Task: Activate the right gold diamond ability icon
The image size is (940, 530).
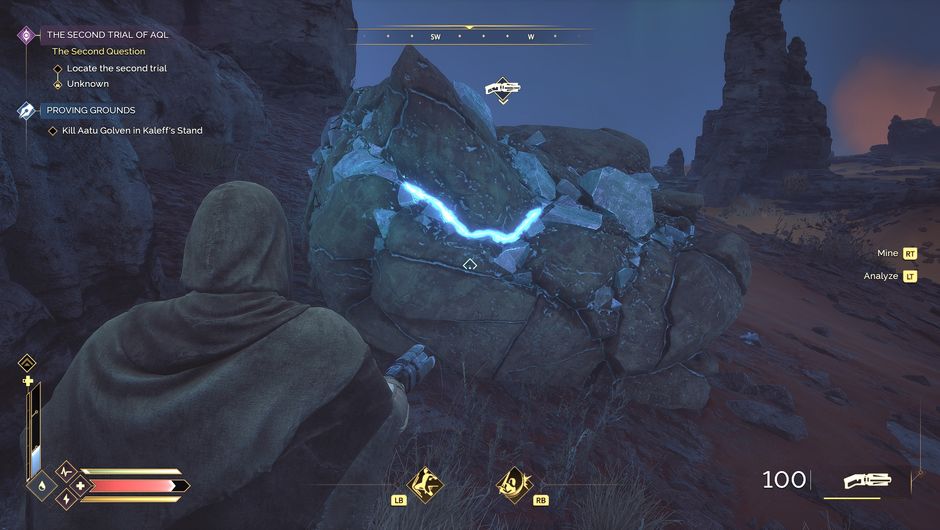Action: pyautogui.click(x=513, y=484)
